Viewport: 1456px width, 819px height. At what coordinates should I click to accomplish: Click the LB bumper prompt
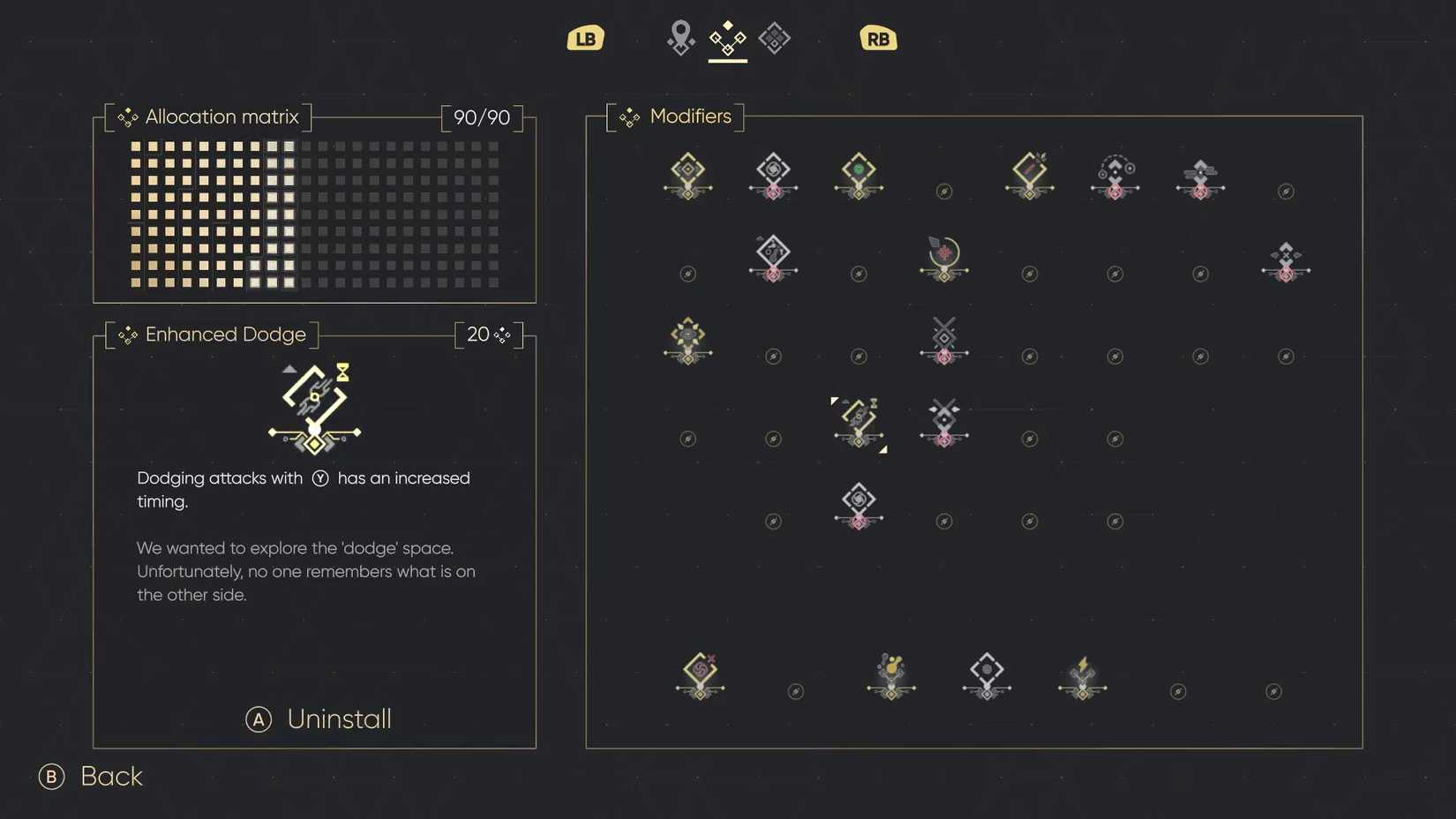pyautogui.click(x=585, y=38)
